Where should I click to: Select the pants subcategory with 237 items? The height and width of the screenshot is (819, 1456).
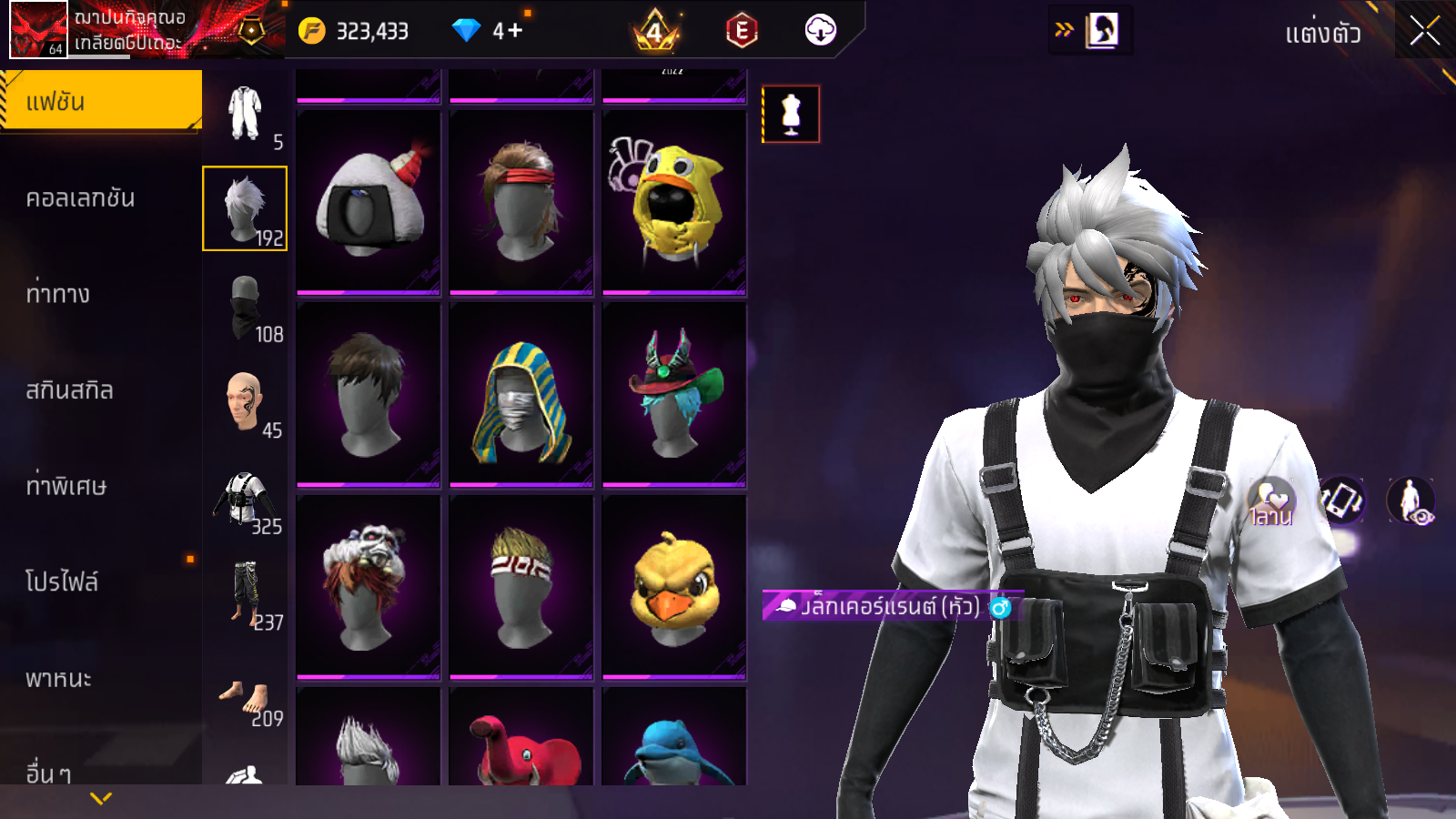[x=246, y=595]
